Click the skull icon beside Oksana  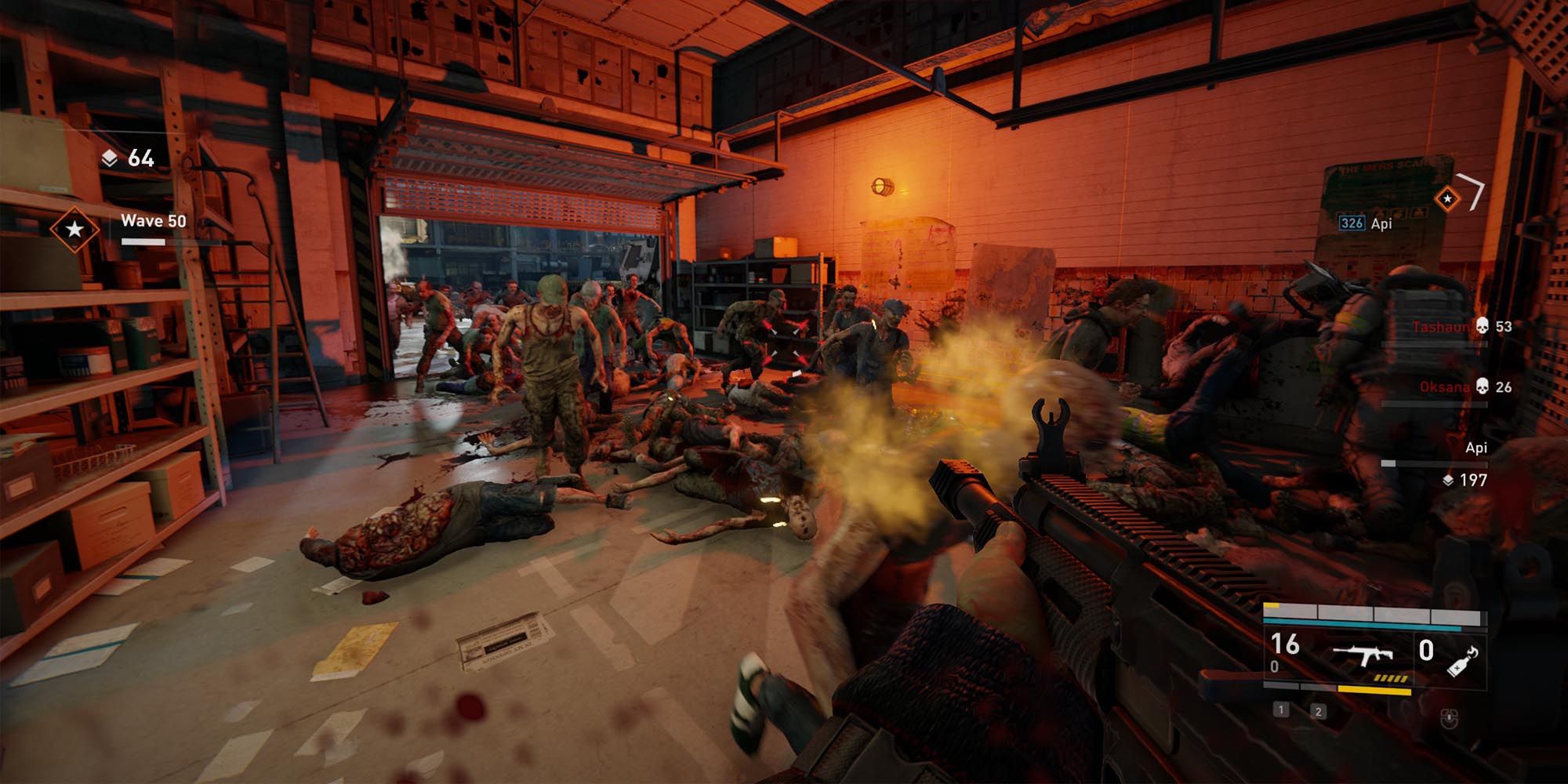pos(1482,387)
